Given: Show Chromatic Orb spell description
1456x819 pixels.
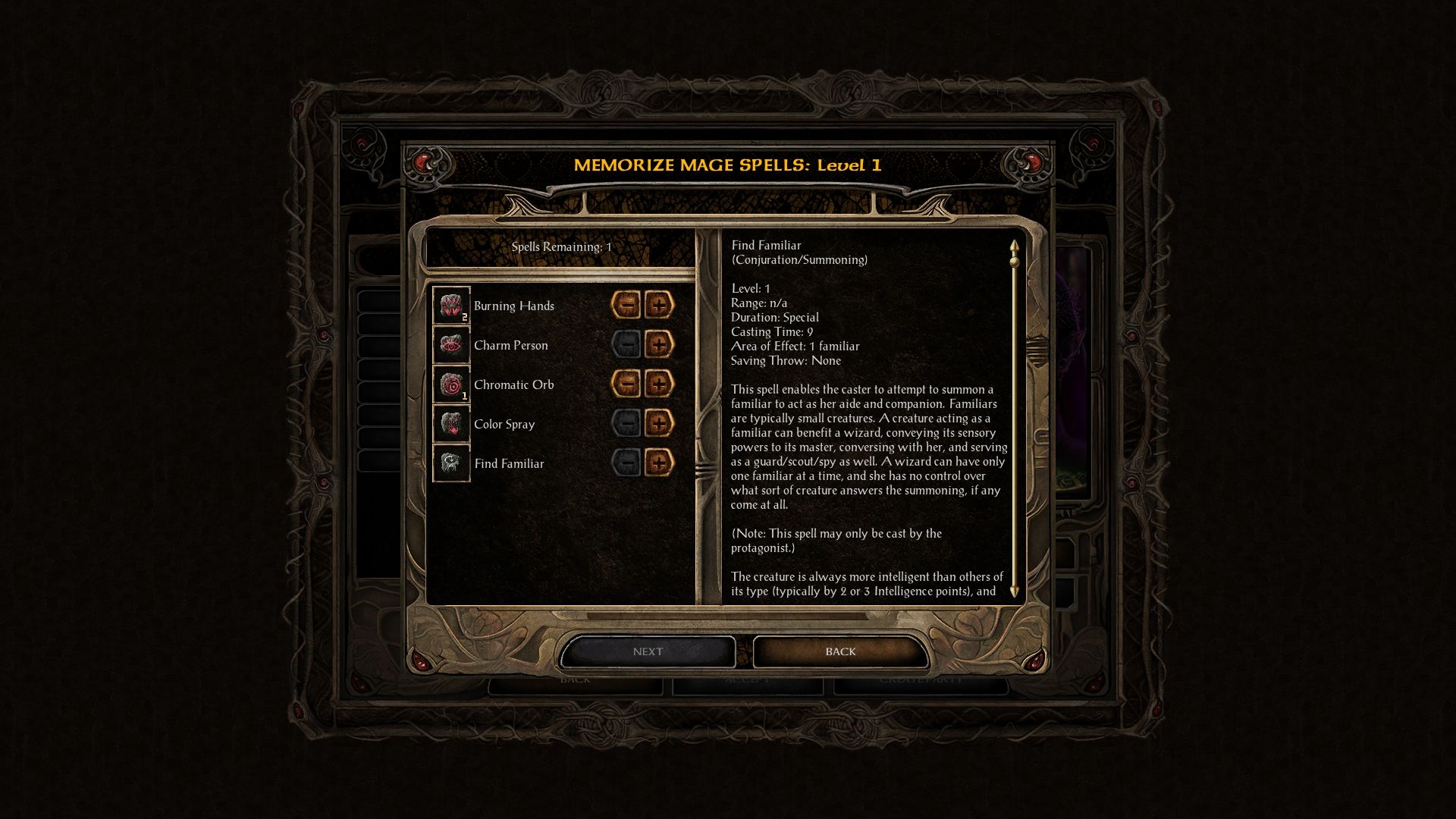Looking at the screenshot, I should pos(451,384).
